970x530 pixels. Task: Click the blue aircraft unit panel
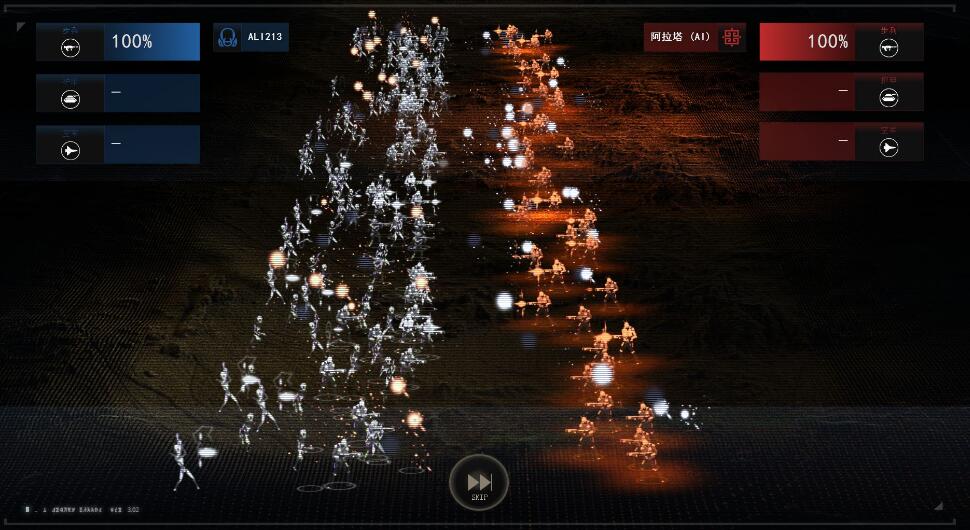[118, 144]
